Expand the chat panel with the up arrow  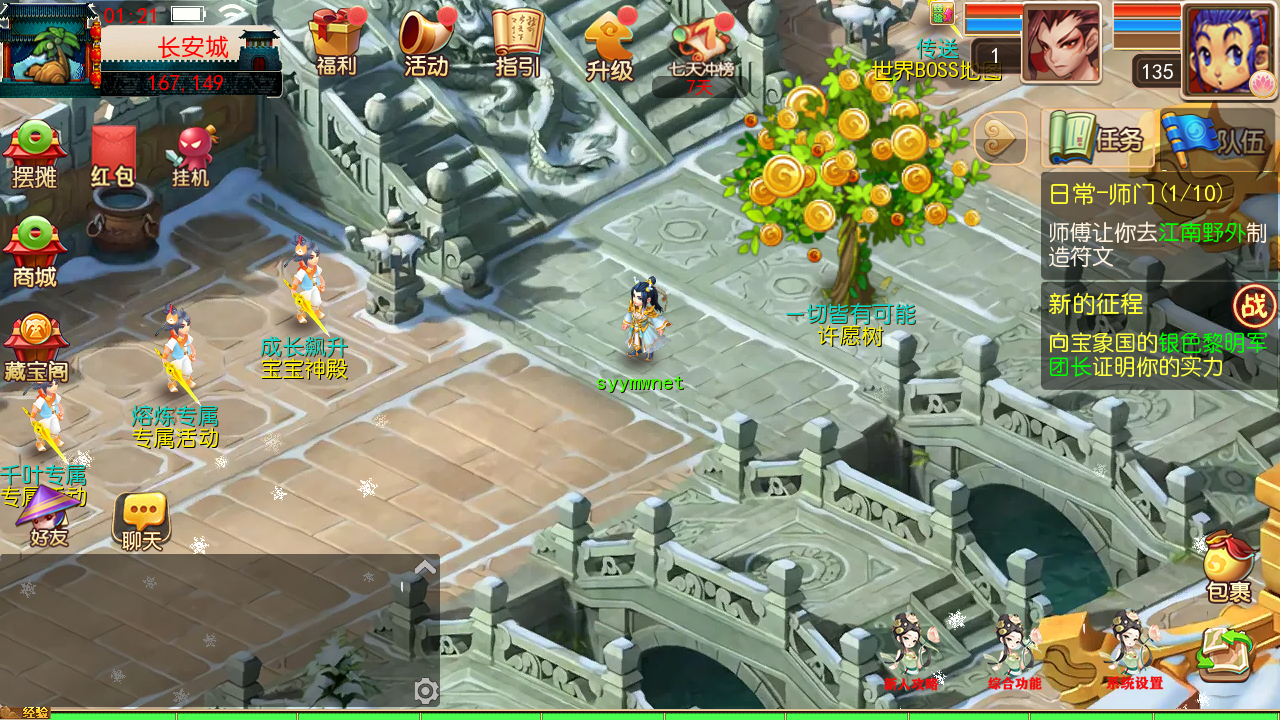pos(425,568)
